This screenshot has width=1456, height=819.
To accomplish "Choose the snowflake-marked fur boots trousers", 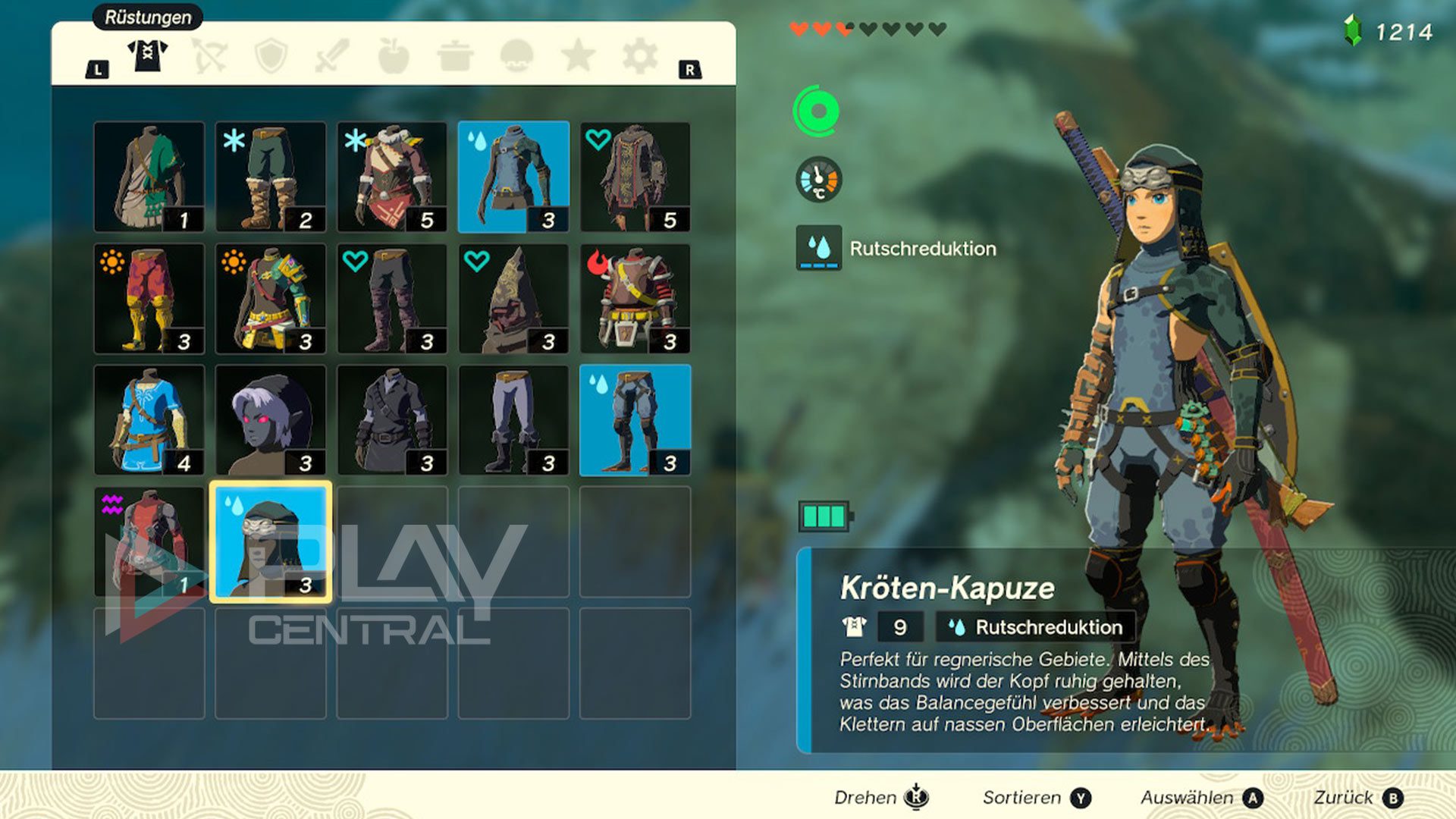I will [x=271, y=177].
